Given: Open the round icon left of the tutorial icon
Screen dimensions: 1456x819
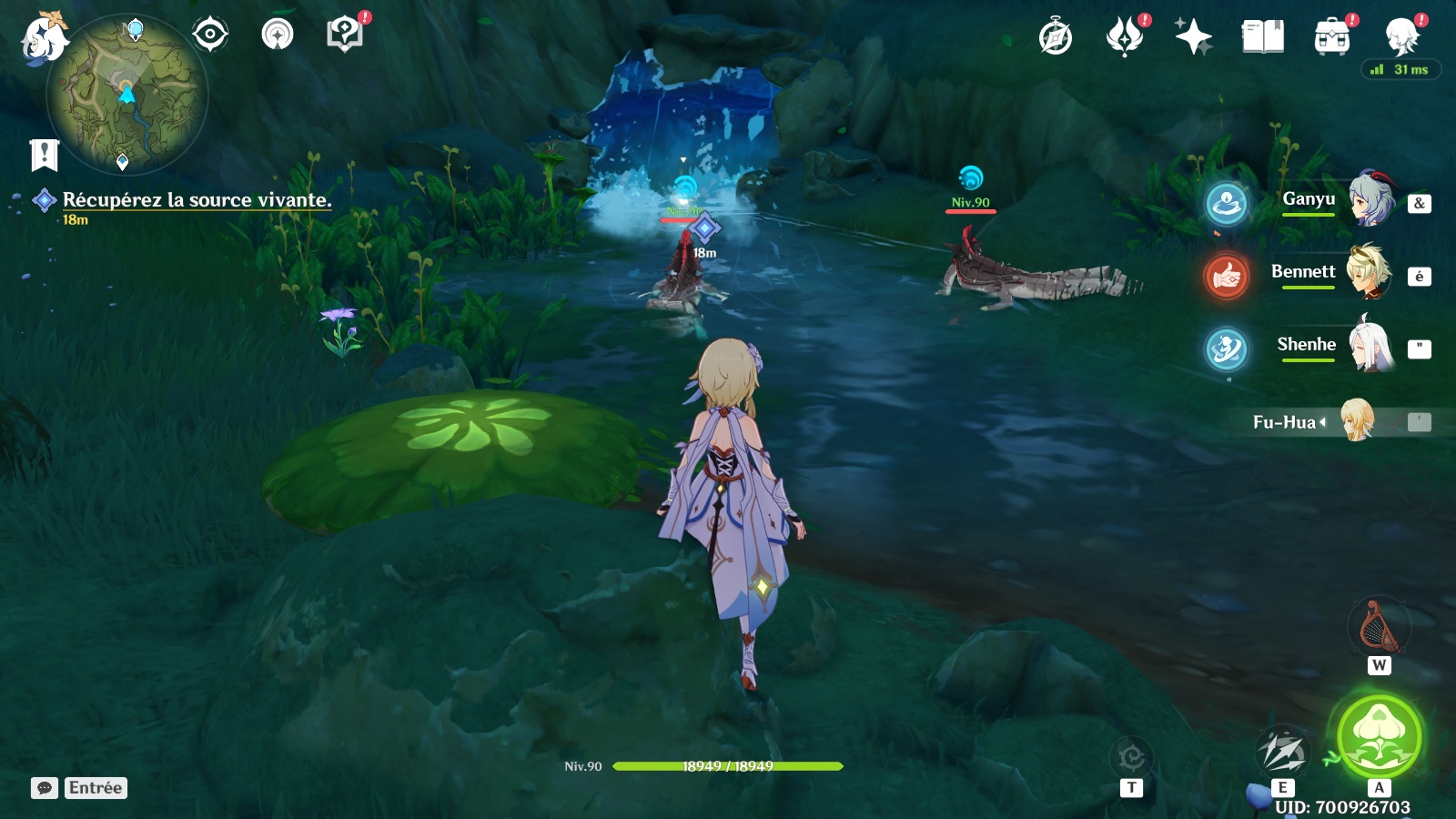Looking at the screenshot, I should coord(278,35).
